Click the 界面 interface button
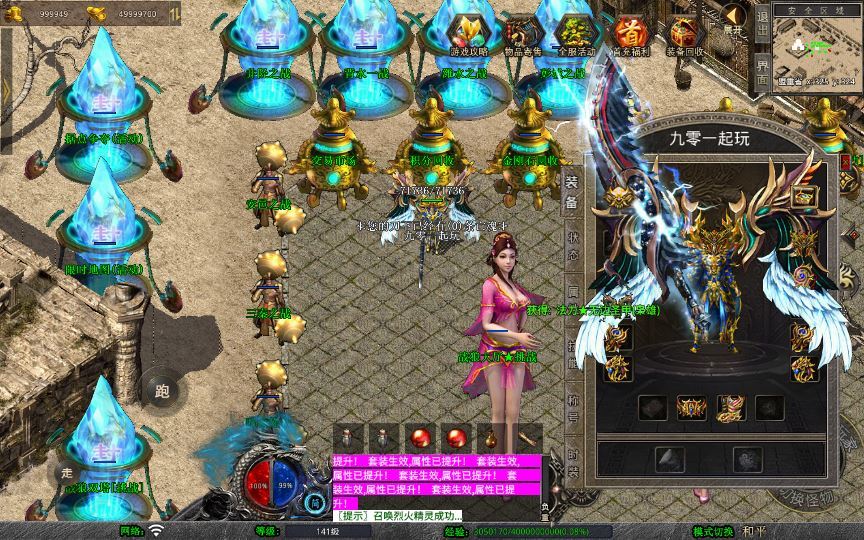 click(x=762, y=71)
